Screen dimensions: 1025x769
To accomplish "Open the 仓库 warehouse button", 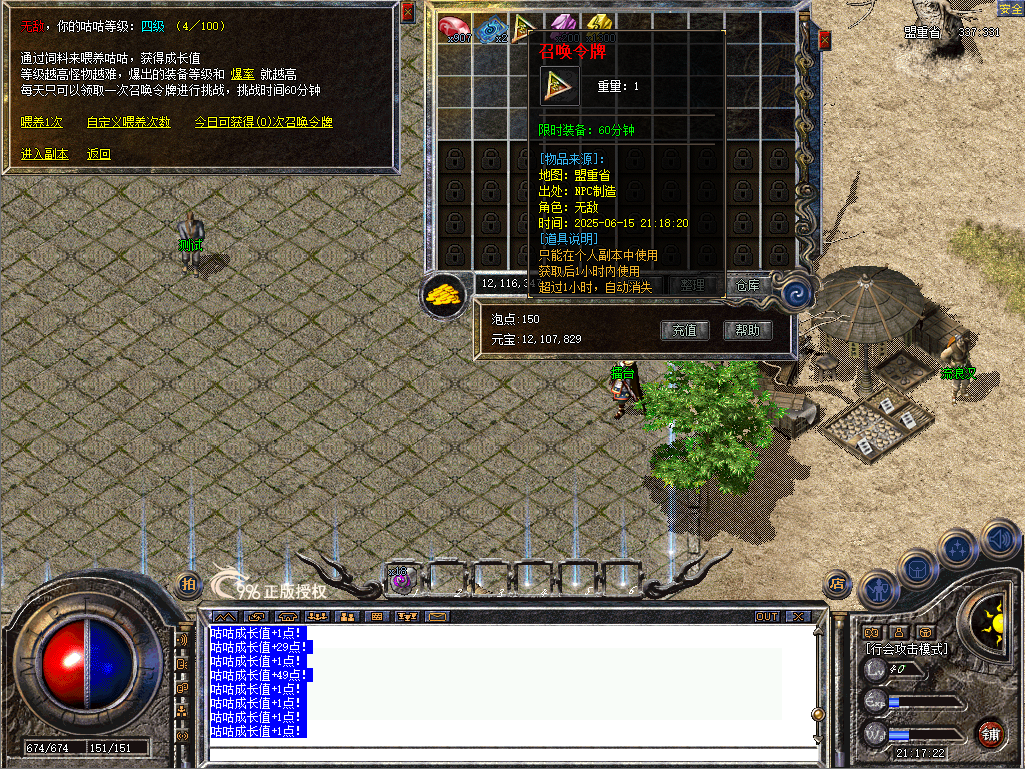I will 748,285.
